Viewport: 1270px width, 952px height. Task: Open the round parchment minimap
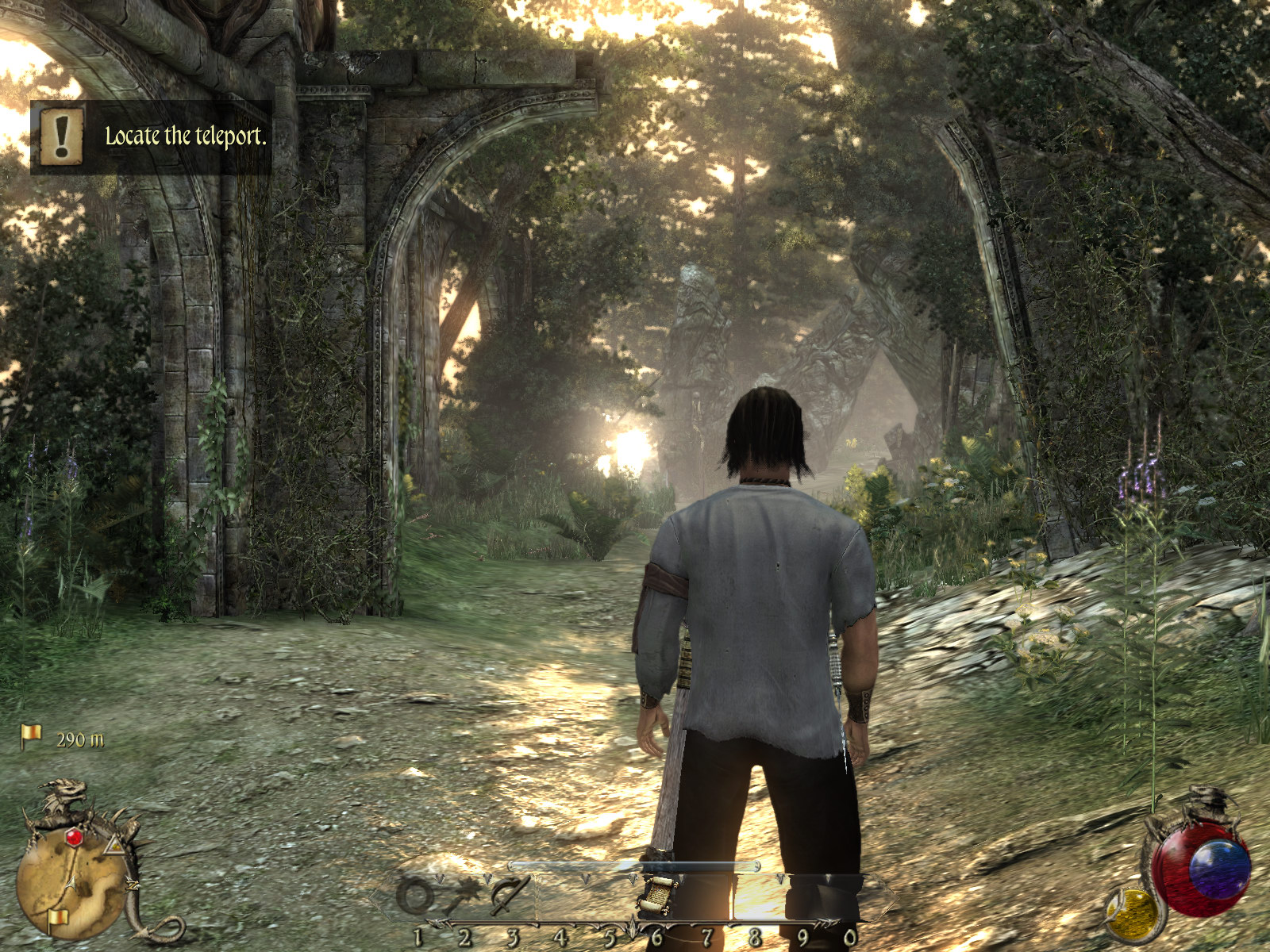(x=70, y=881)
